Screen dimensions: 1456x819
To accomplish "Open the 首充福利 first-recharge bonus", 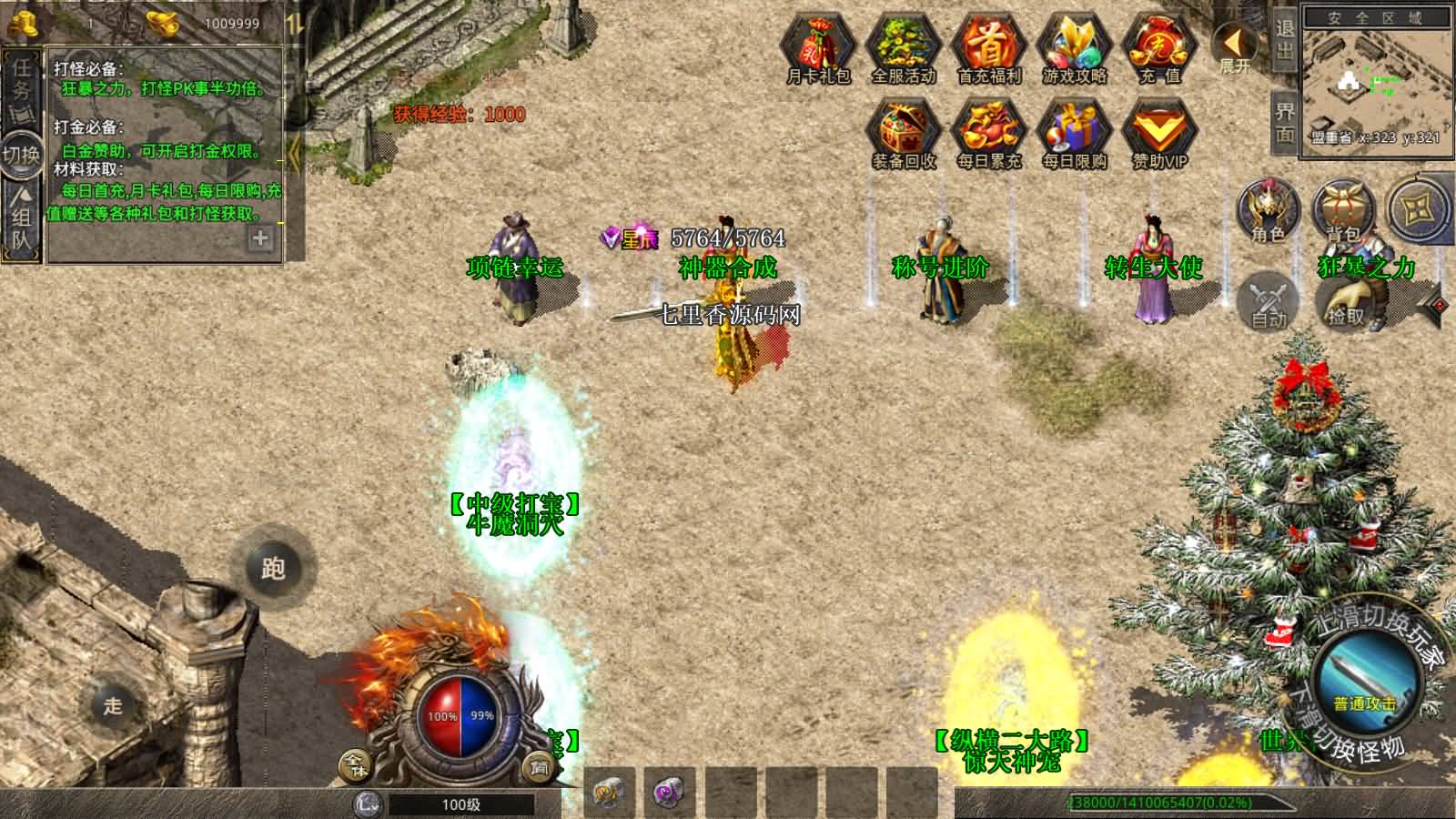I will click(989, 47).
